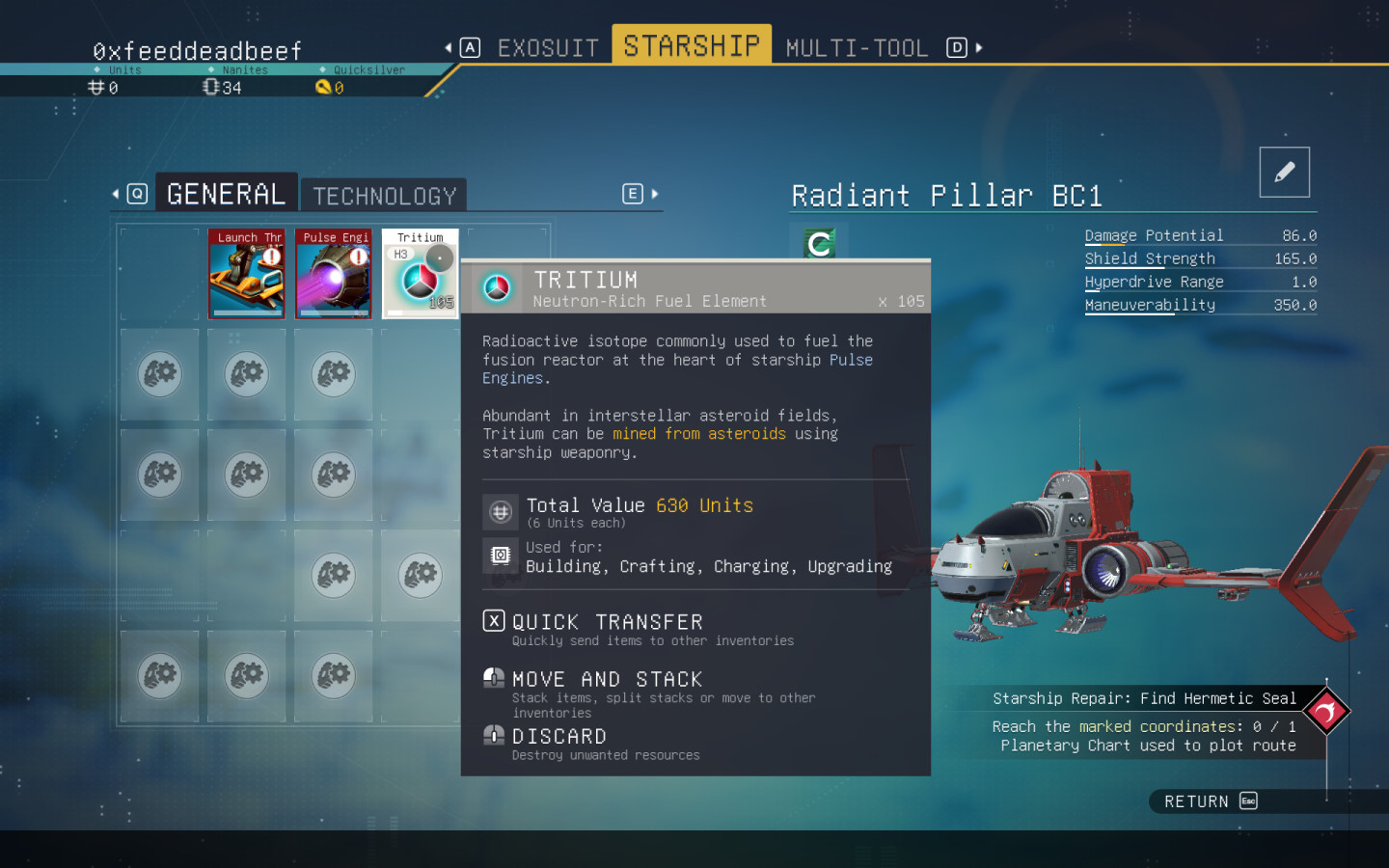
Task: Select the Tritium item stack
Action: coord(420,273)
